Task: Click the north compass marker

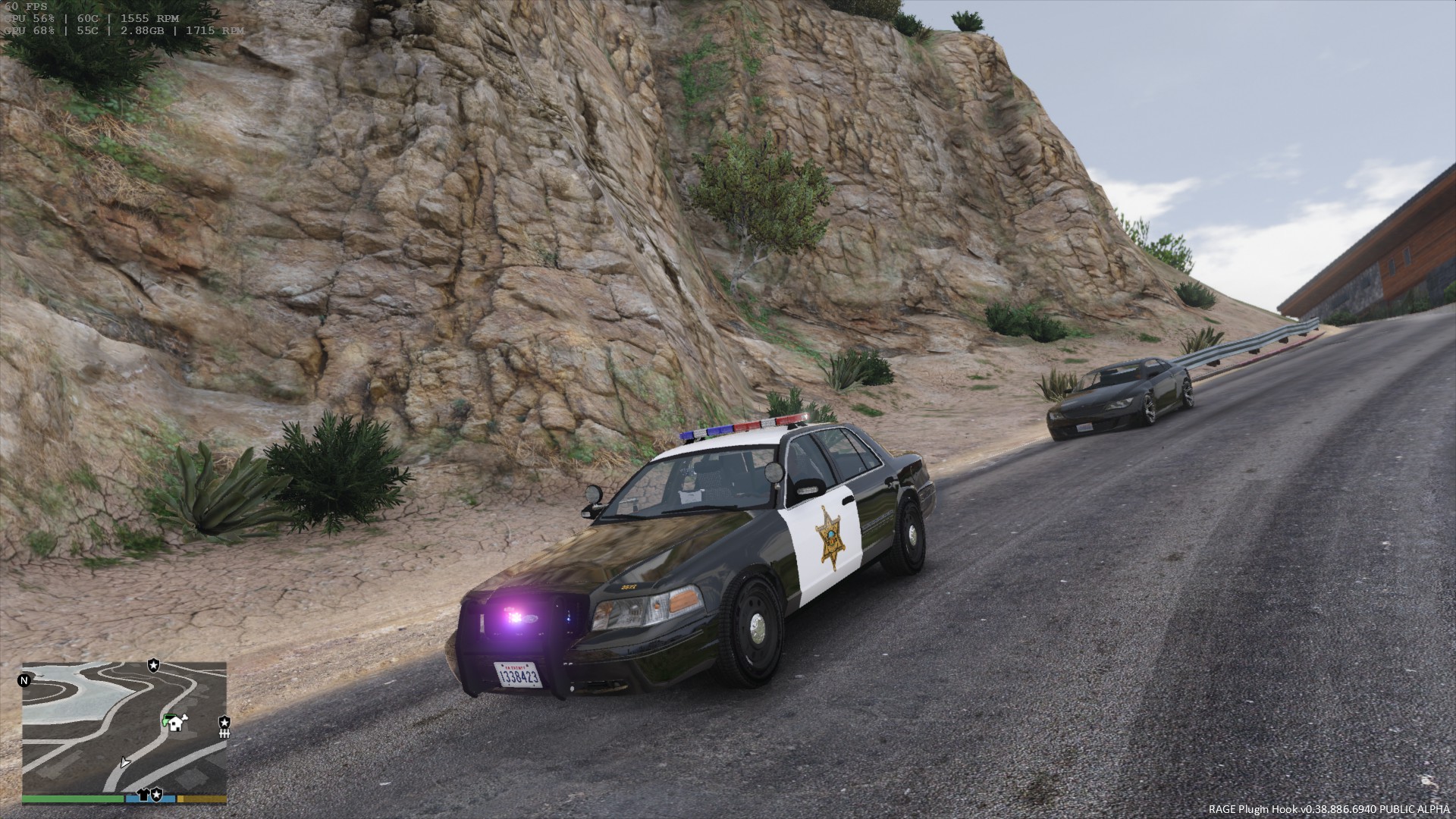Action: [23, 679]
